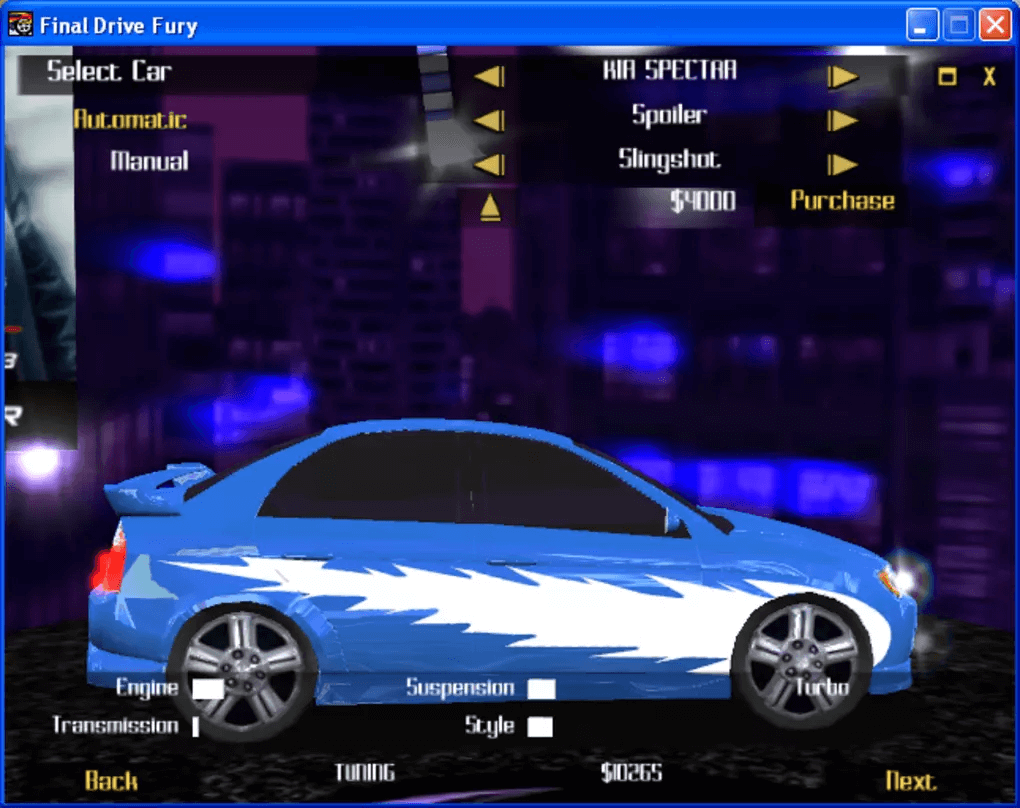1020x808 pixels.
Task: Minimize the Final Drive Fury window
Action: point(923,24)
